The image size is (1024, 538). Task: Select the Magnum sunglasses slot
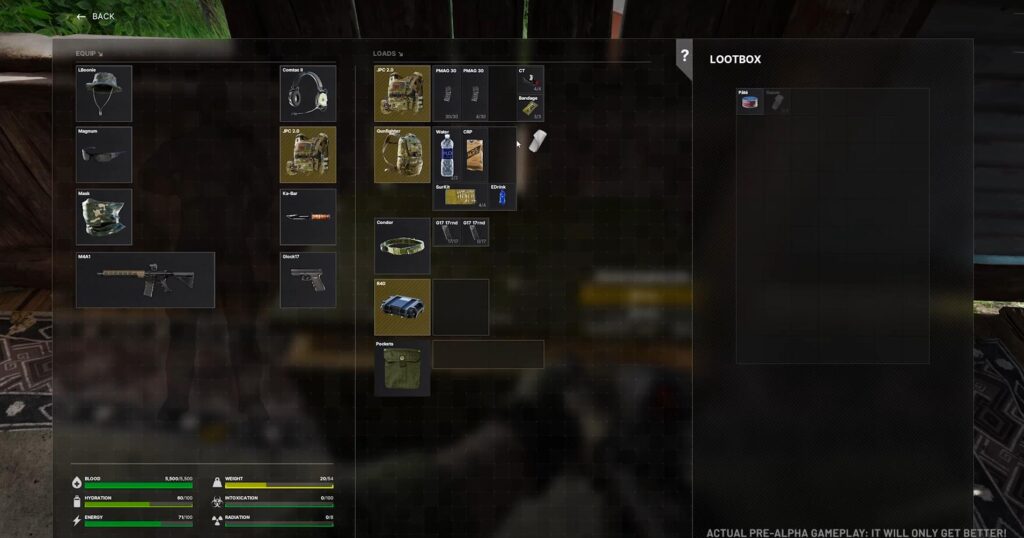(104, 154)
